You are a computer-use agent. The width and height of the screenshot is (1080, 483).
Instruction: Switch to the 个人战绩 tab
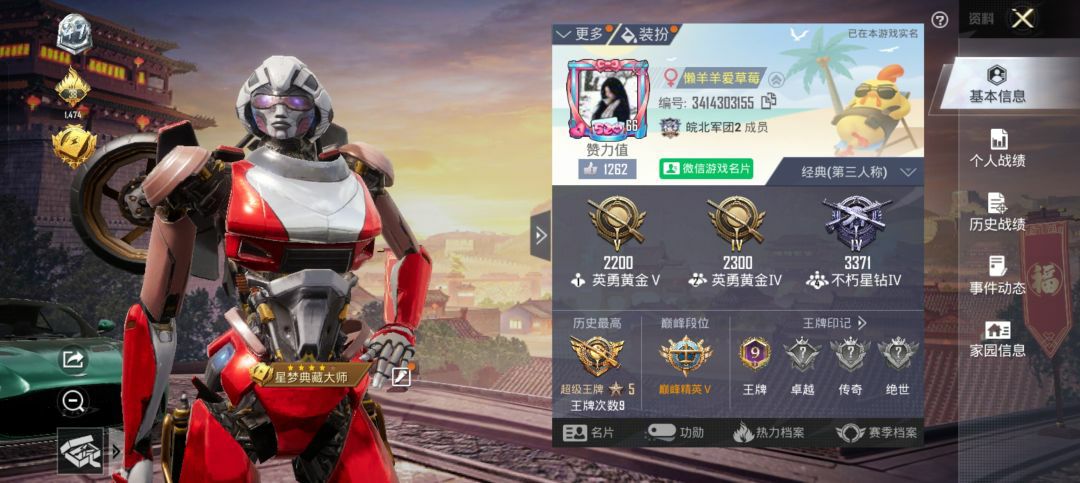coord(997,149)
